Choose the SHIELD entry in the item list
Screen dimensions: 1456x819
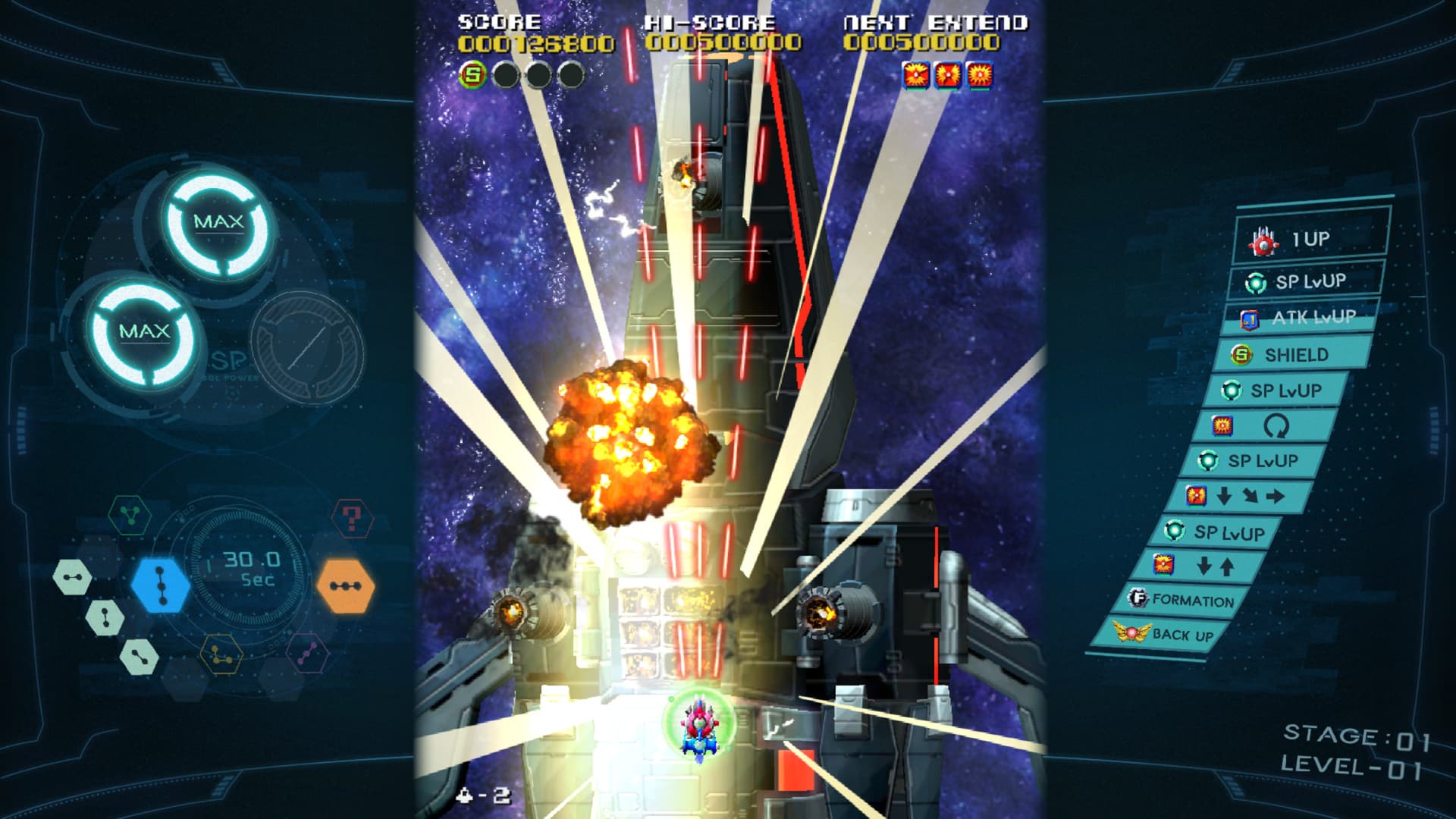pos(1294,354)
